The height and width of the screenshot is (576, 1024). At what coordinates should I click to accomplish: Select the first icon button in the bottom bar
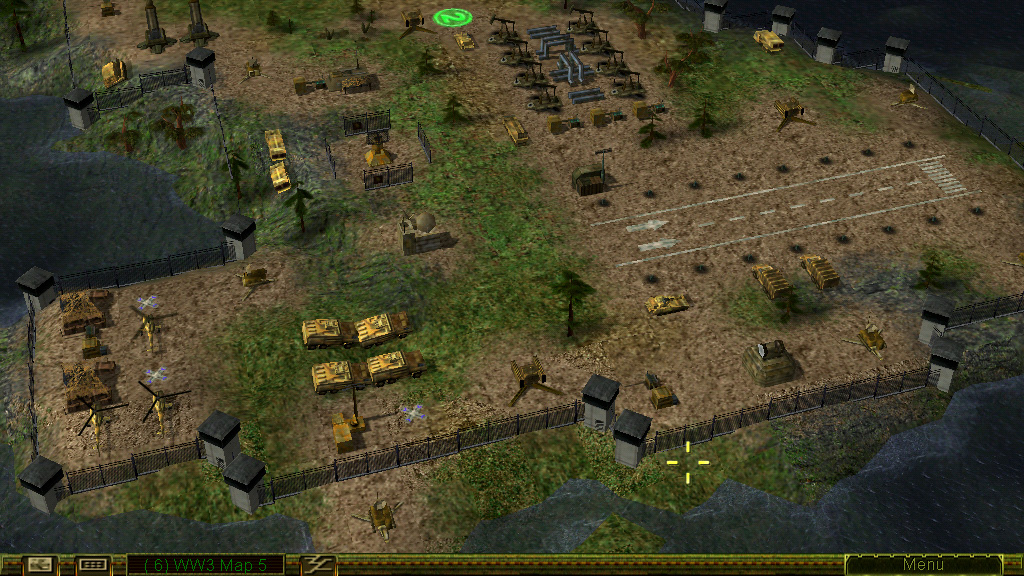coord(39,565)
